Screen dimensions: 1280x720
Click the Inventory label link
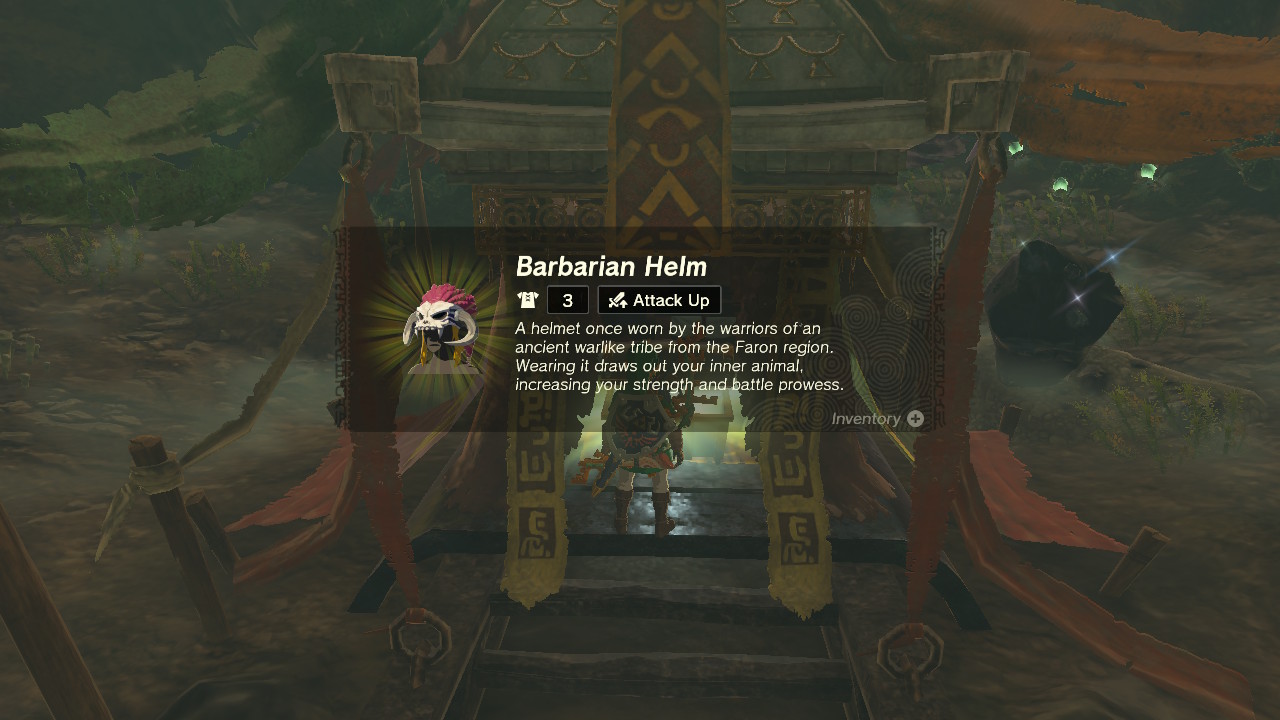click(x=866, y=419)
